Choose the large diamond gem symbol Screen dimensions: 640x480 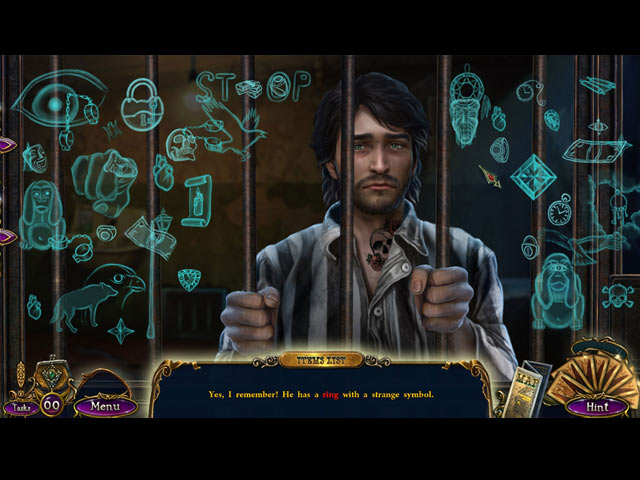click(x=533, y=176)
